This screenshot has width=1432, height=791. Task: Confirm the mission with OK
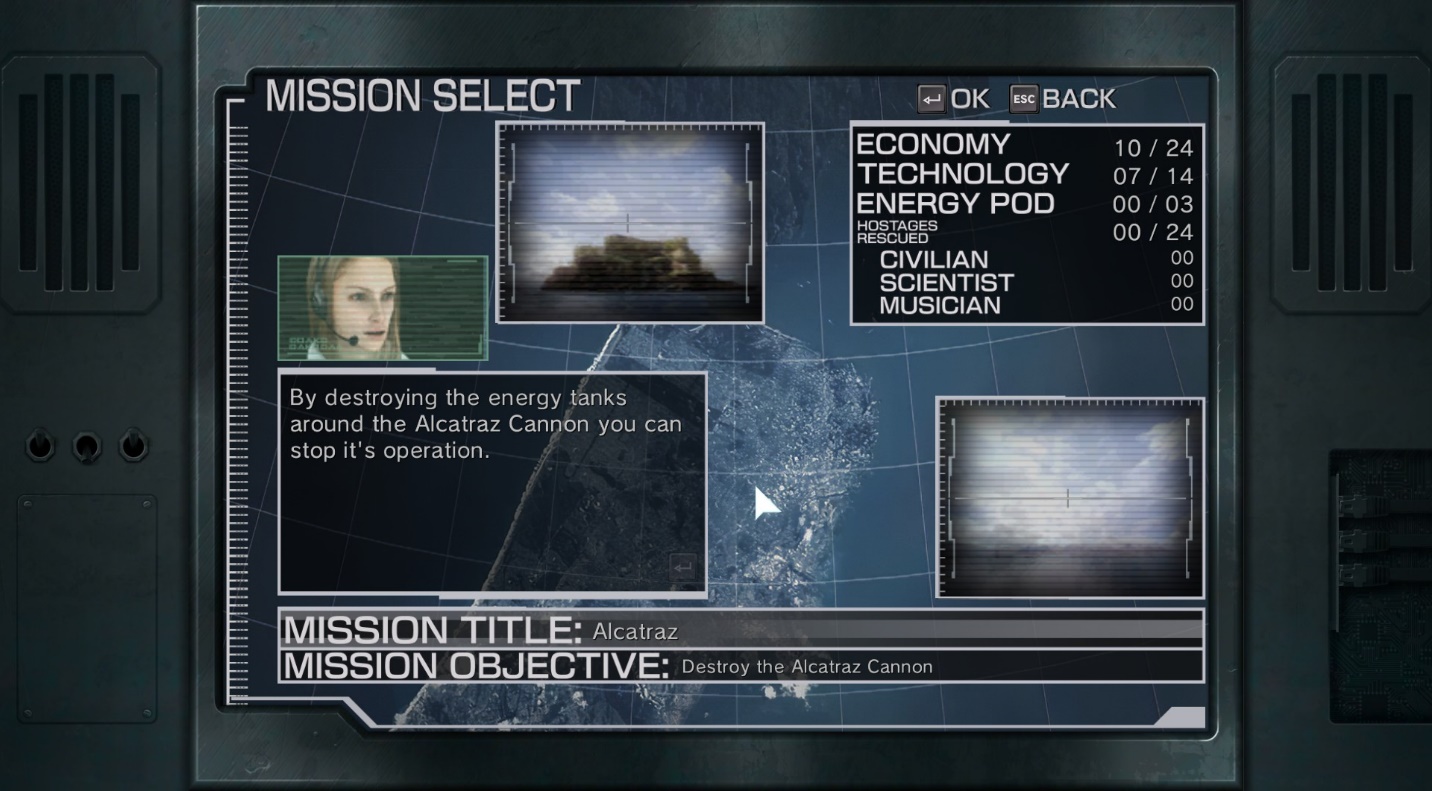(953, 99)
